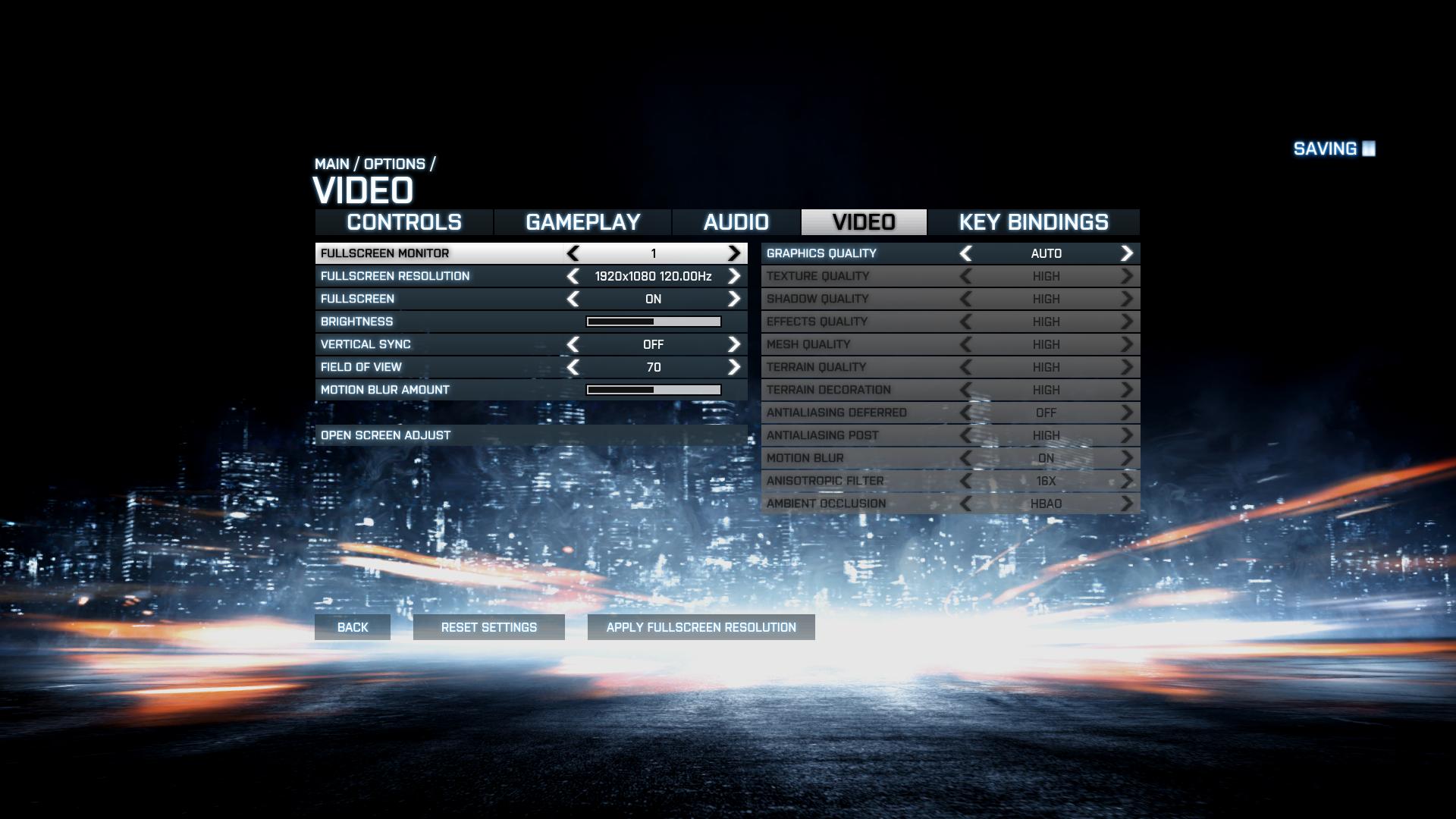Apply fullscreen resolution
Image resolution: width=1456 pixels, height=819 pixels.
pyautogui.click(x=701, y=627)
